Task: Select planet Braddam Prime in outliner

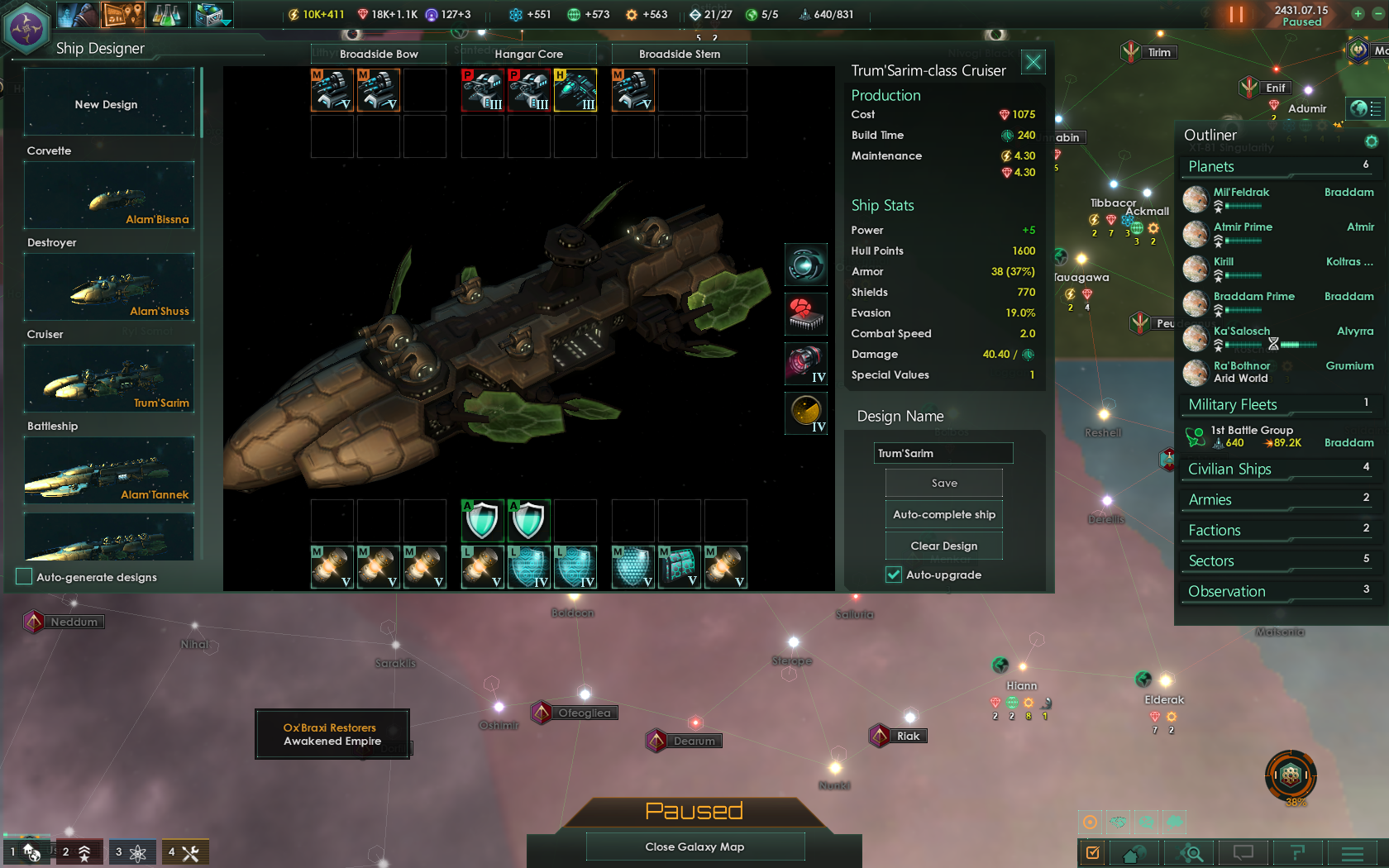Action: tap(1253, 297)
